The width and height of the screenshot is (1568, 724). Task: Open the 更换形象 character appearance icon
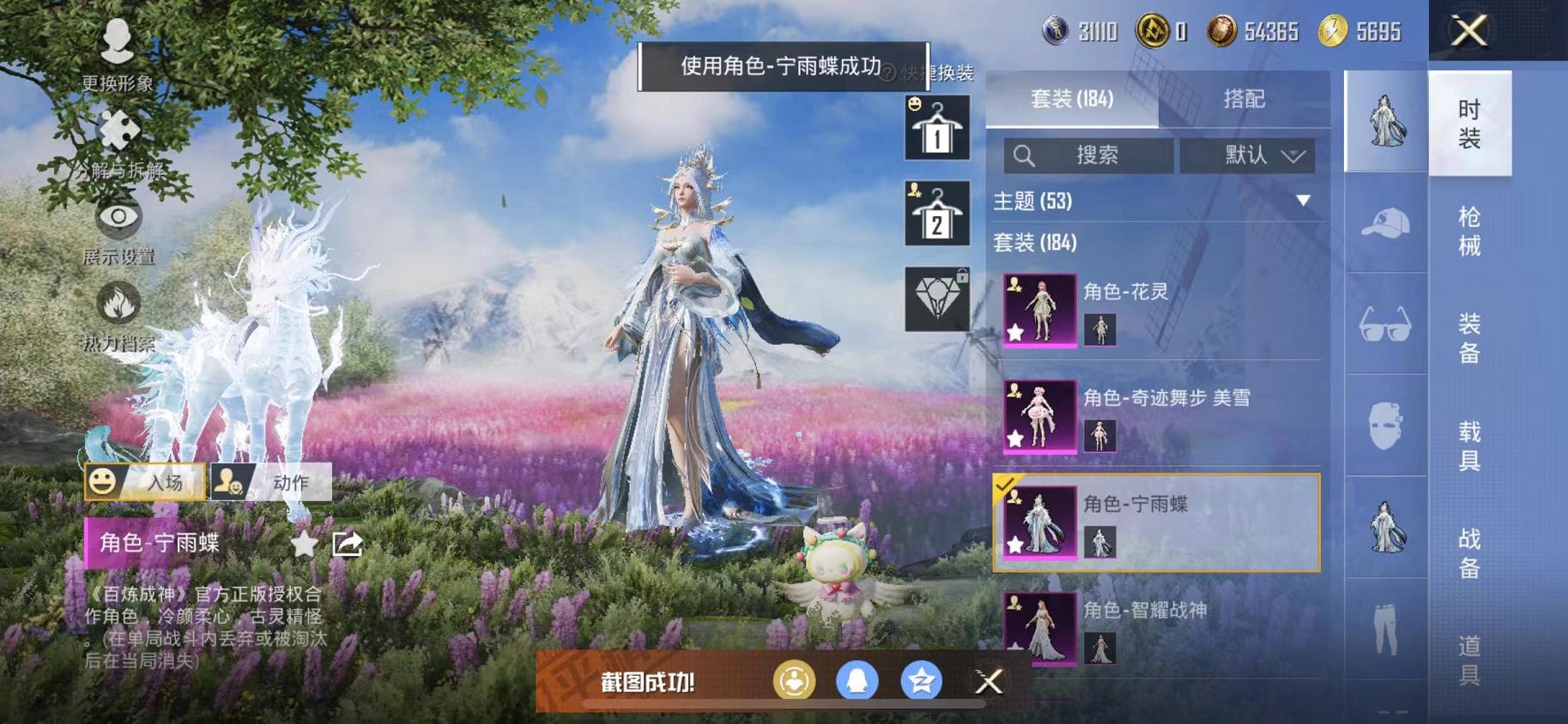[118, 39]
